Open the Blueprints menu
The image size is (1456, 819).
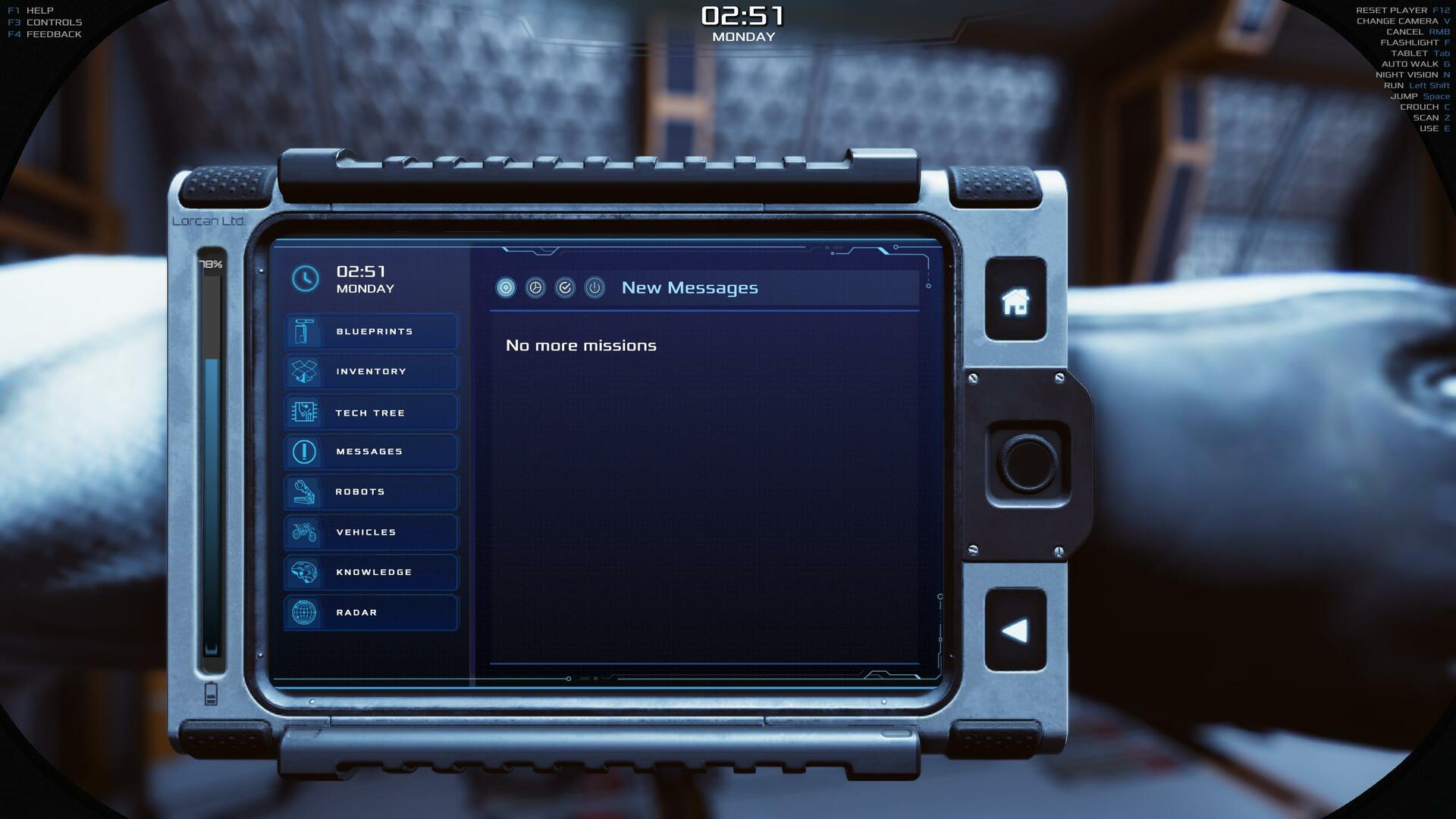371,331
